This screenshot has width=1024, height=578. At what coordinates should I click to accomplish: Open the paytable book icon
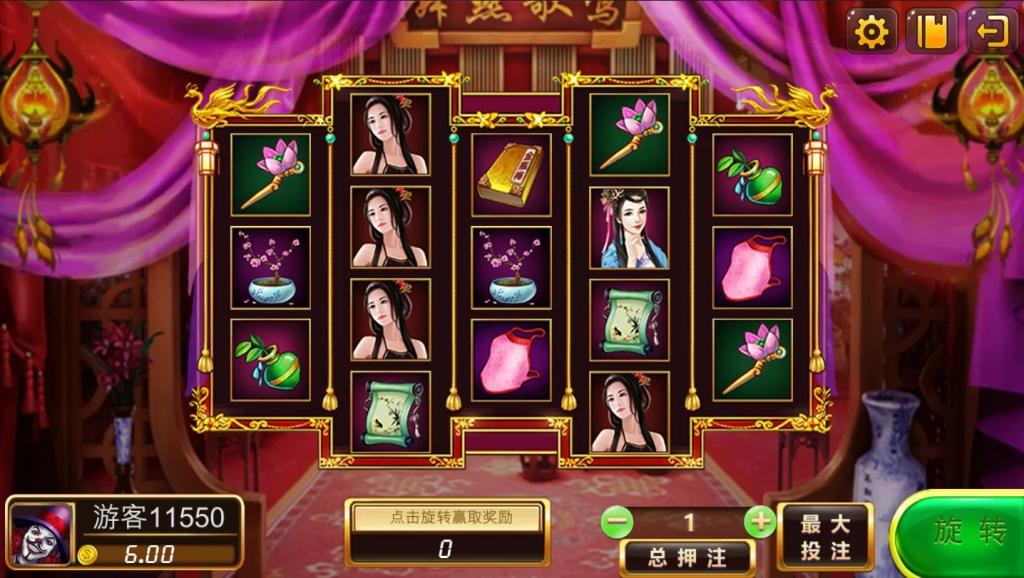point(931,32)
